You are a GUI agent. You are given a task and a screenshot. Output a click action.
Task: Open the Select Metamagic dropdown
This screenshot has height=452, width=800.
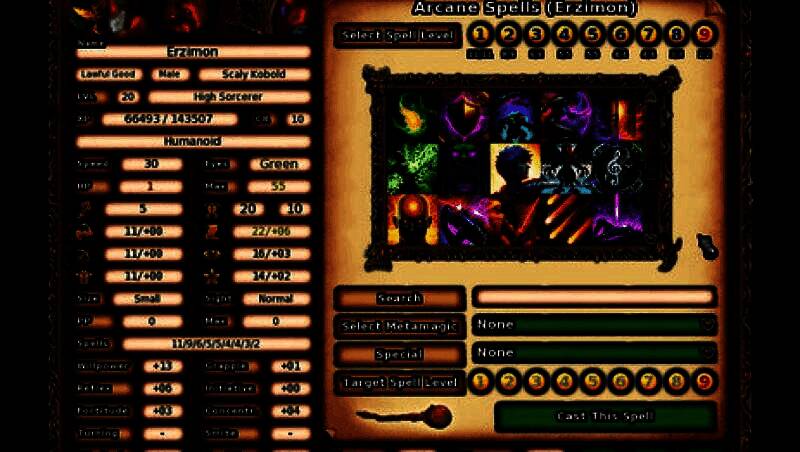595,325
